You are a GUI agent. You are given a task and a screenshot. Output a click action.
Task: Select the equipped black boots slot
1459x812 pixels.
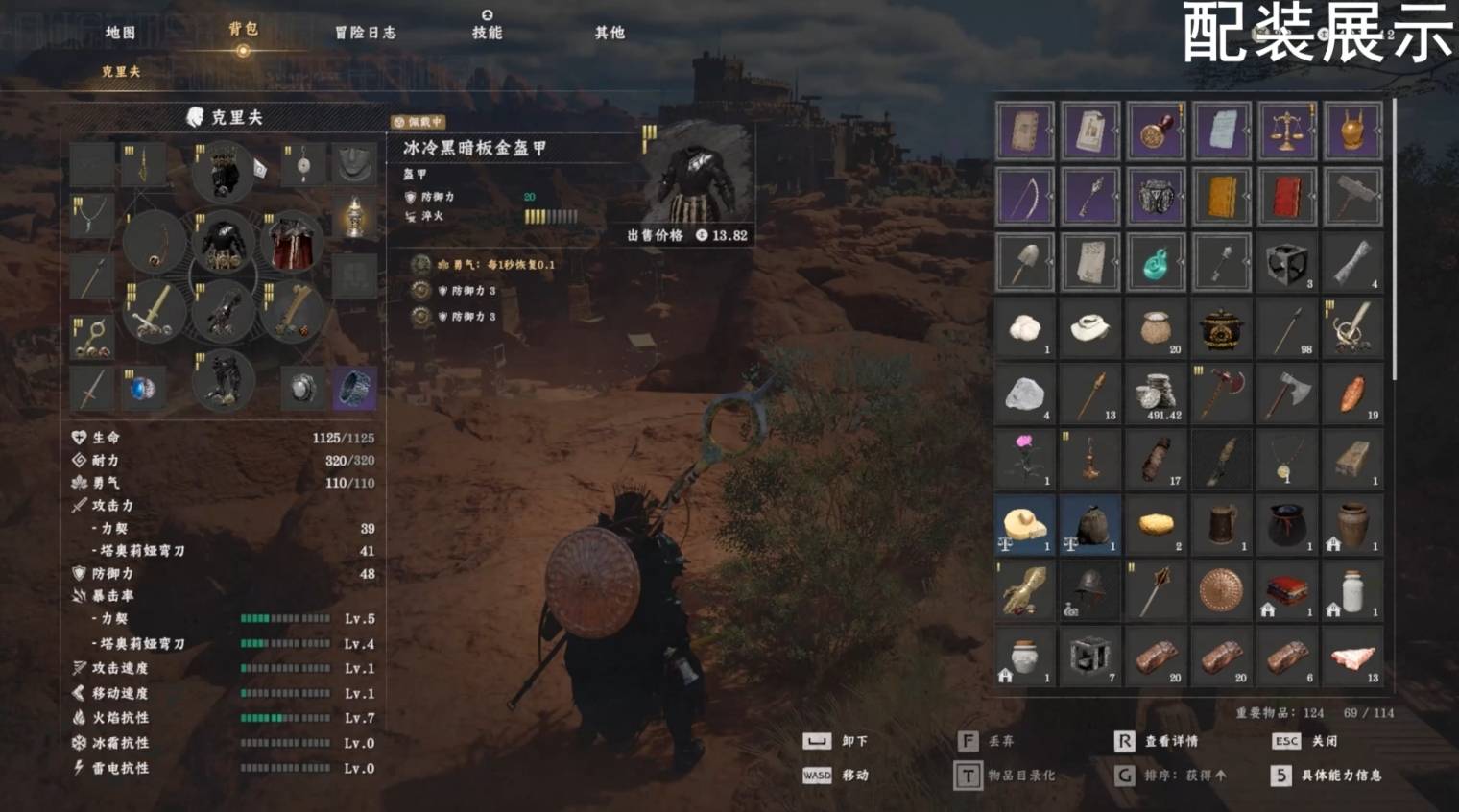(x=224, y=380)
